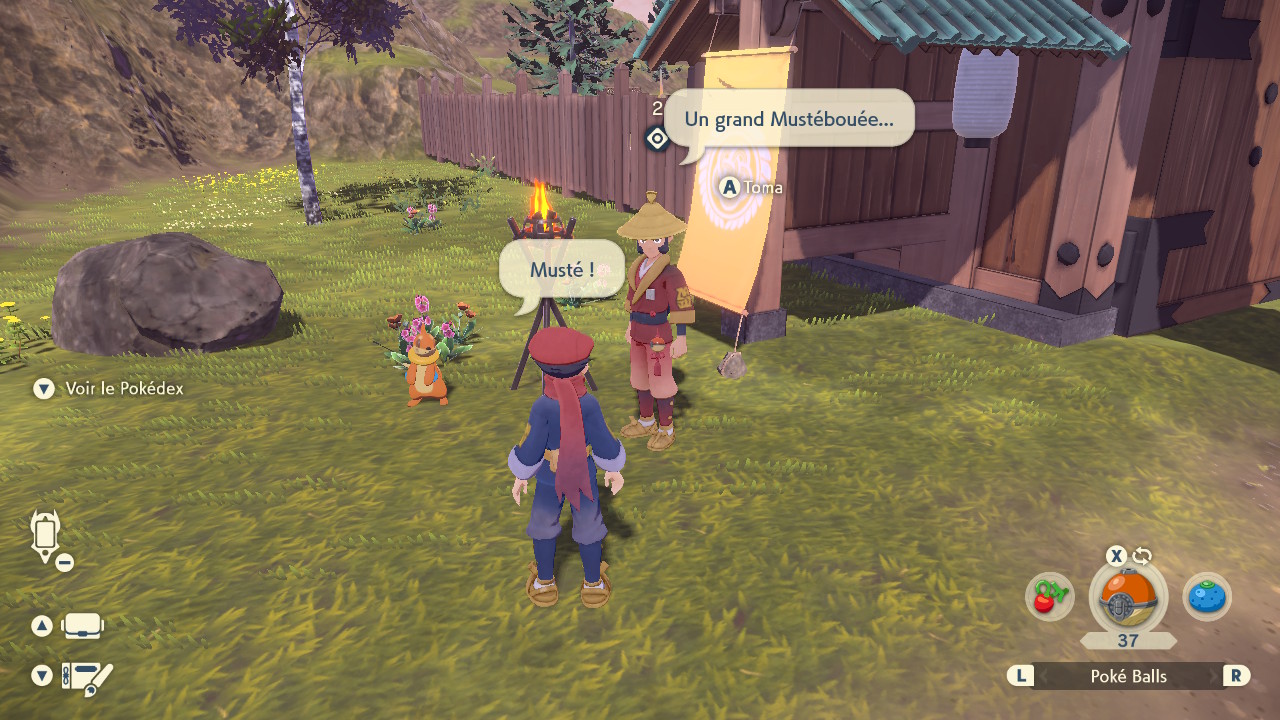This screenshot has height=720, width=1280.
Task: Open the notebook and brush icon
Action: (87, 679)
